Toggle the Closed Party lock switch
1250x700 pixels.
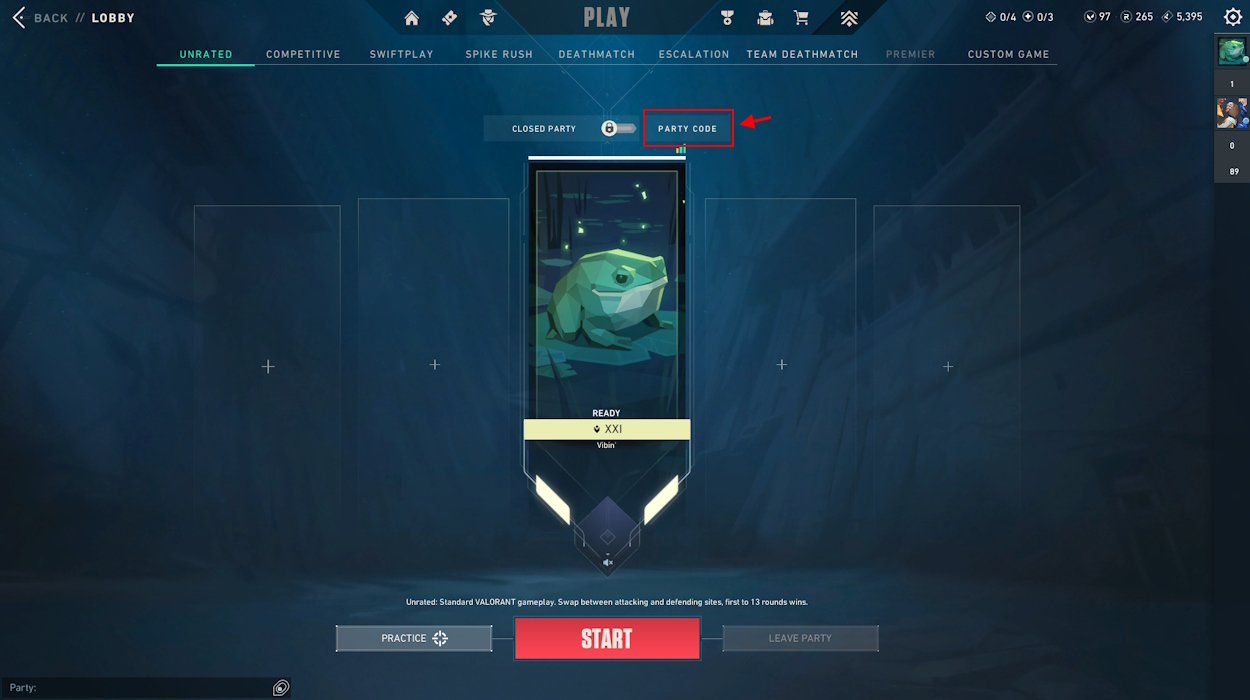click(x=618, y=129)
